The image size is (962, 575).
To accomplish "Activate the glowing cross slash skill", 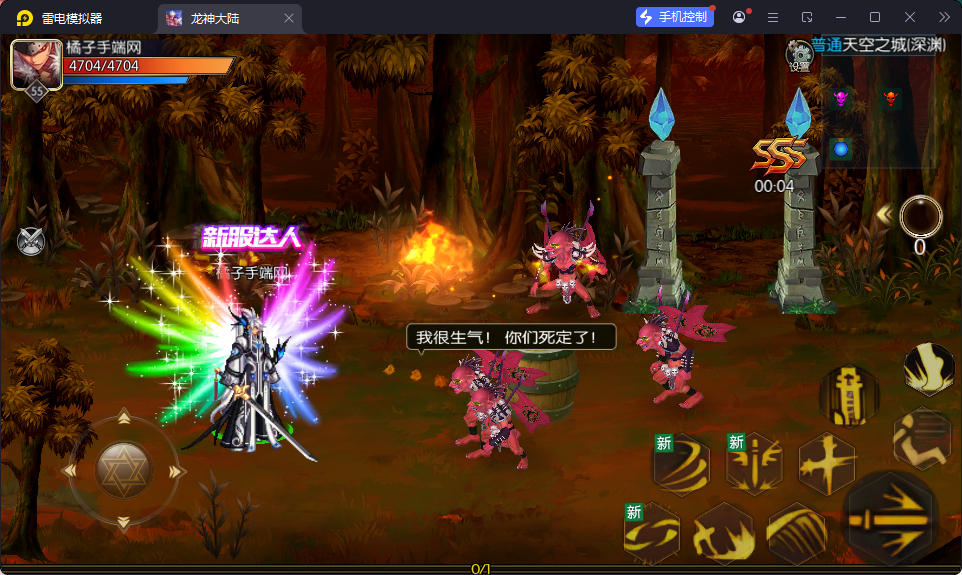I will (826, 463).
